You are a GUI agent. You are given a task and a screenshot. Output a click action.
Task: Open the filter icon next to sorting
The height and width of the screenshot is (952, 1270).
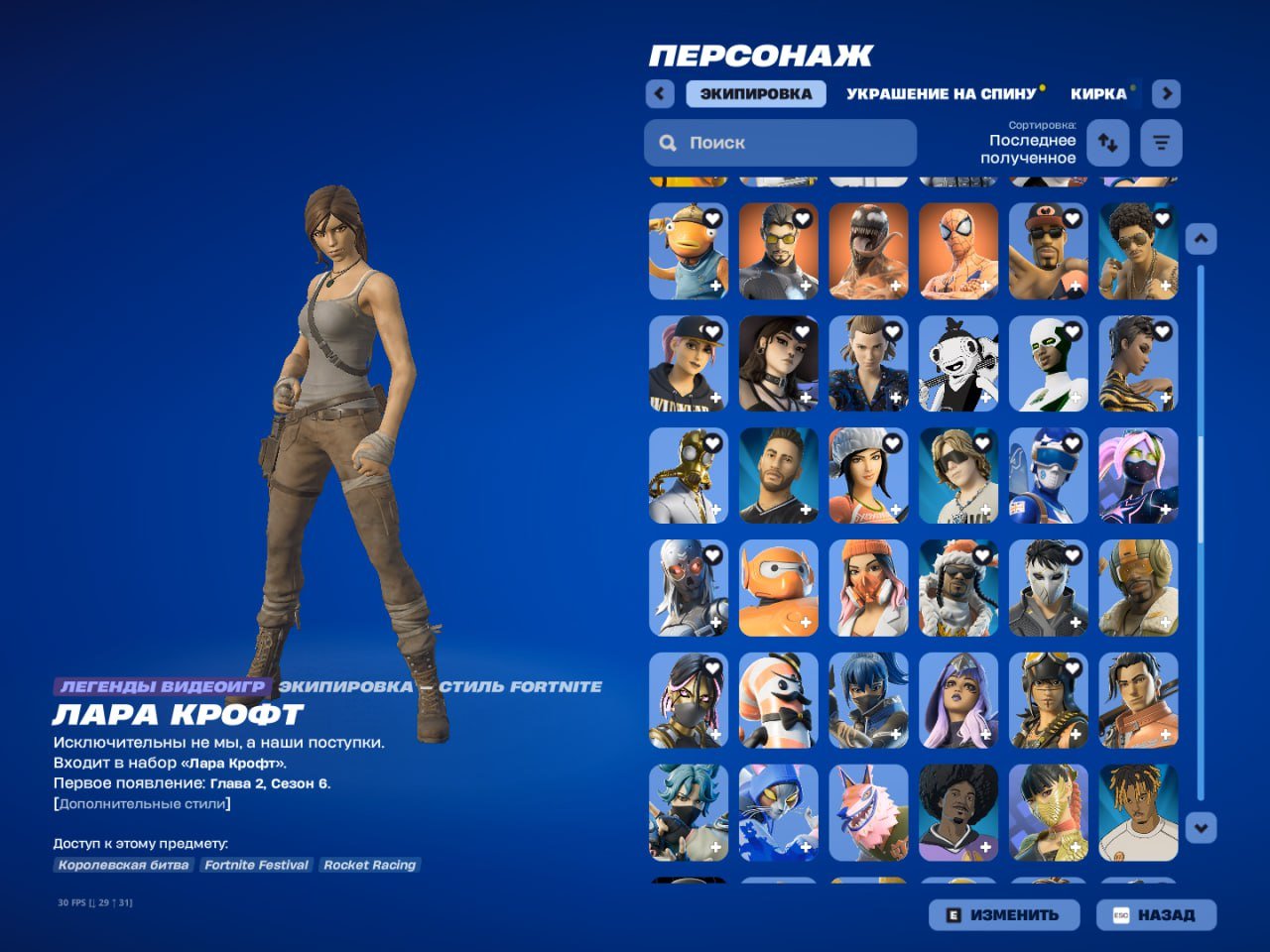pos(1160,142)
